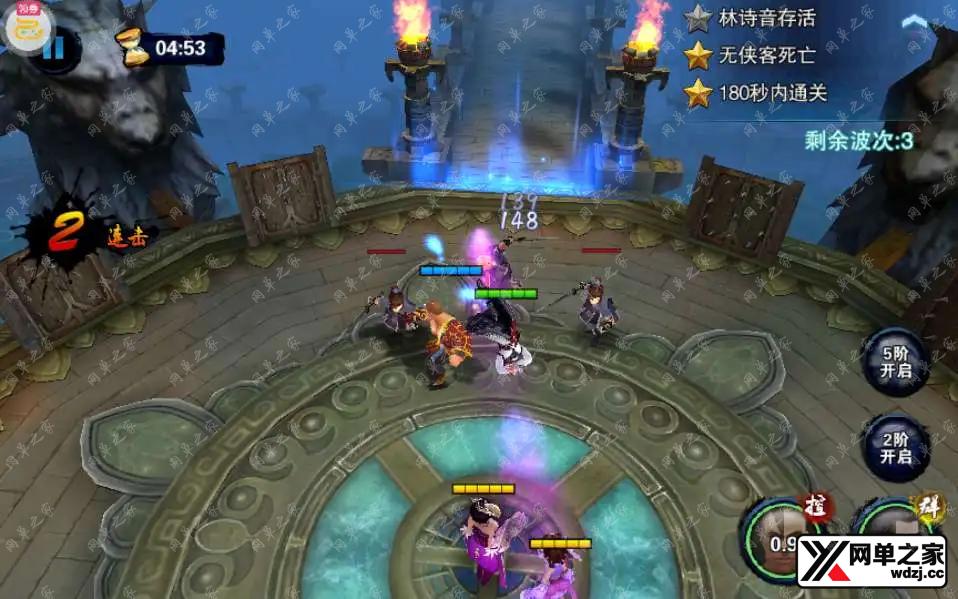The height and width of the screenshot is (599, 958).
Task: Tap the locked '5阶开启' skill slot
Action: [x=895, y=363]
